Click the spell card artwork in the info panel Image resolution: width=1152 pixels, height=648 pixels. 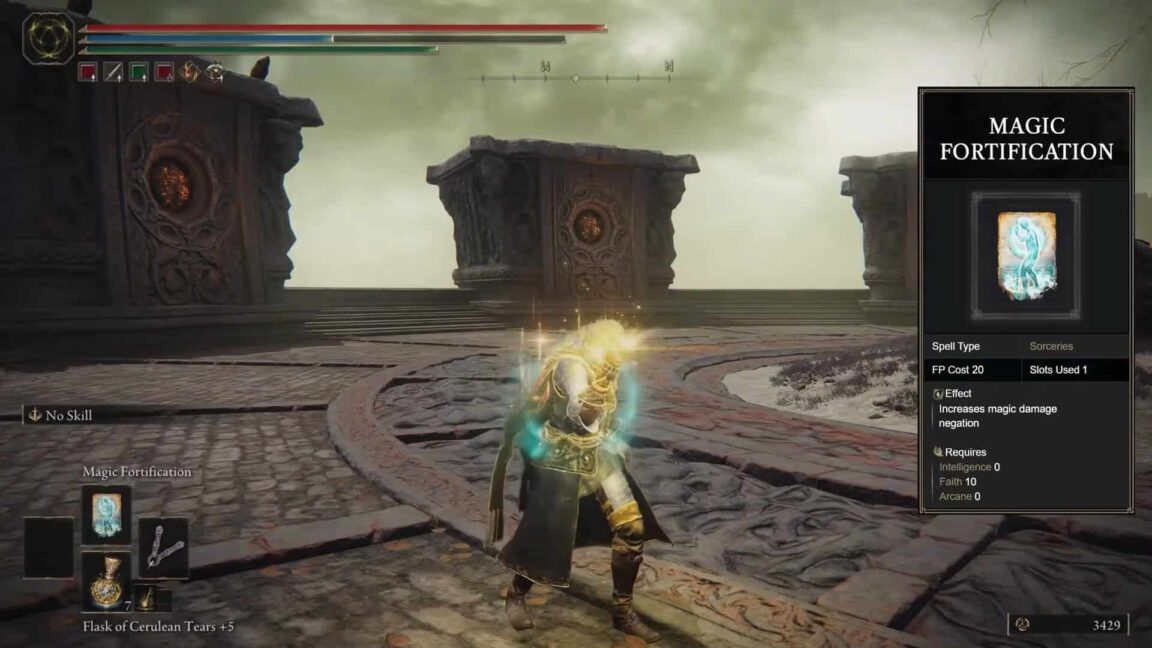pyautogui.click(x=1026, y=256)
